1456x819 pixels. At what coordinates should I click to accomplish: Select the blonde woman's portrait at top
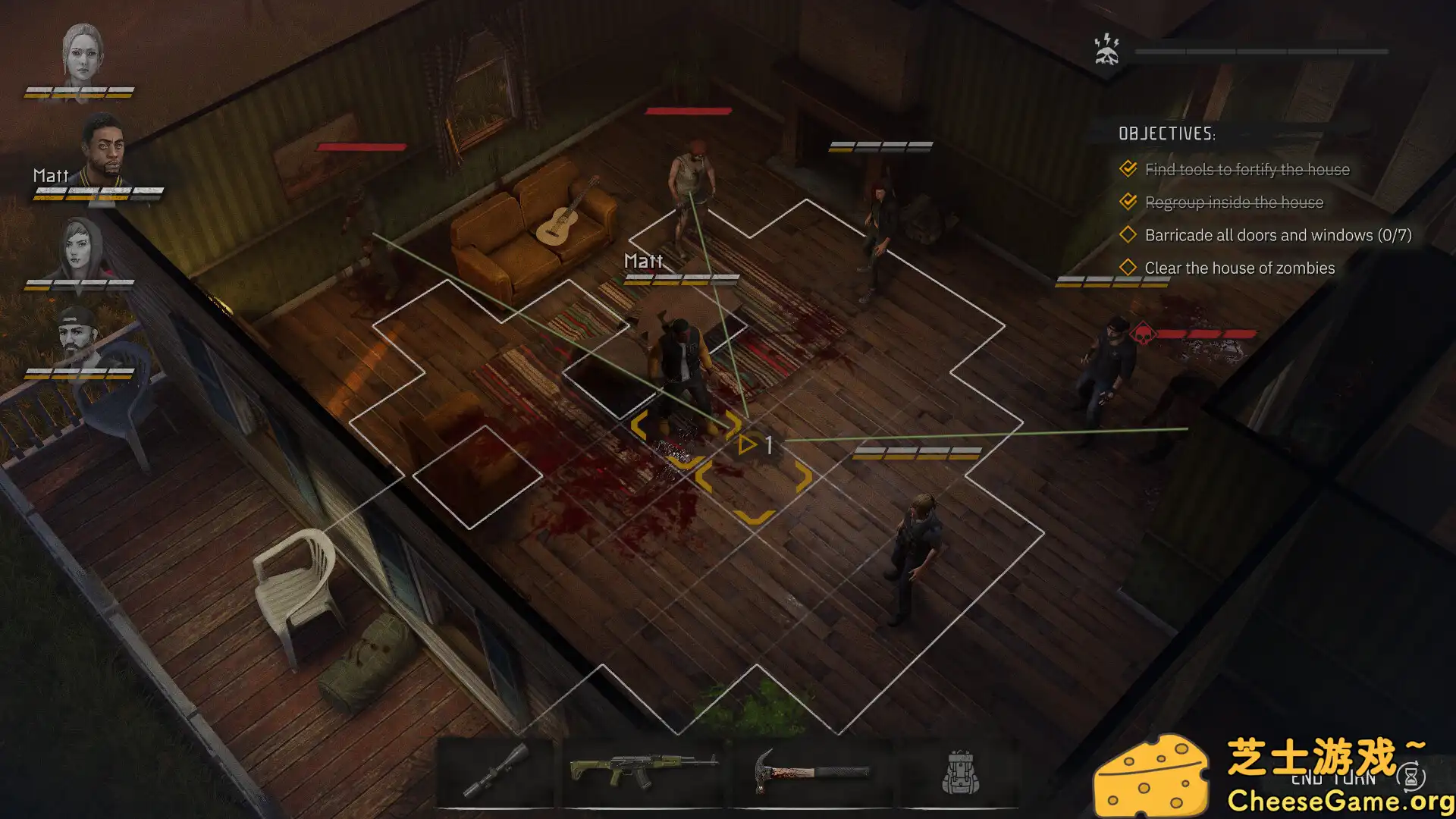tap(83, 53)
